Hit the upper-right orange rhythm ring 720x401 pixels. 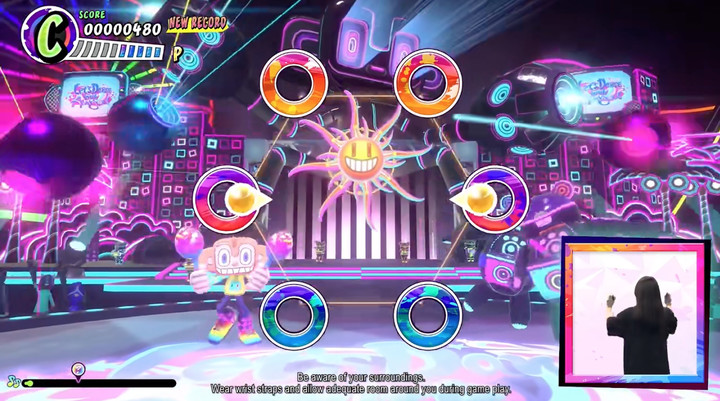[427, 83]
